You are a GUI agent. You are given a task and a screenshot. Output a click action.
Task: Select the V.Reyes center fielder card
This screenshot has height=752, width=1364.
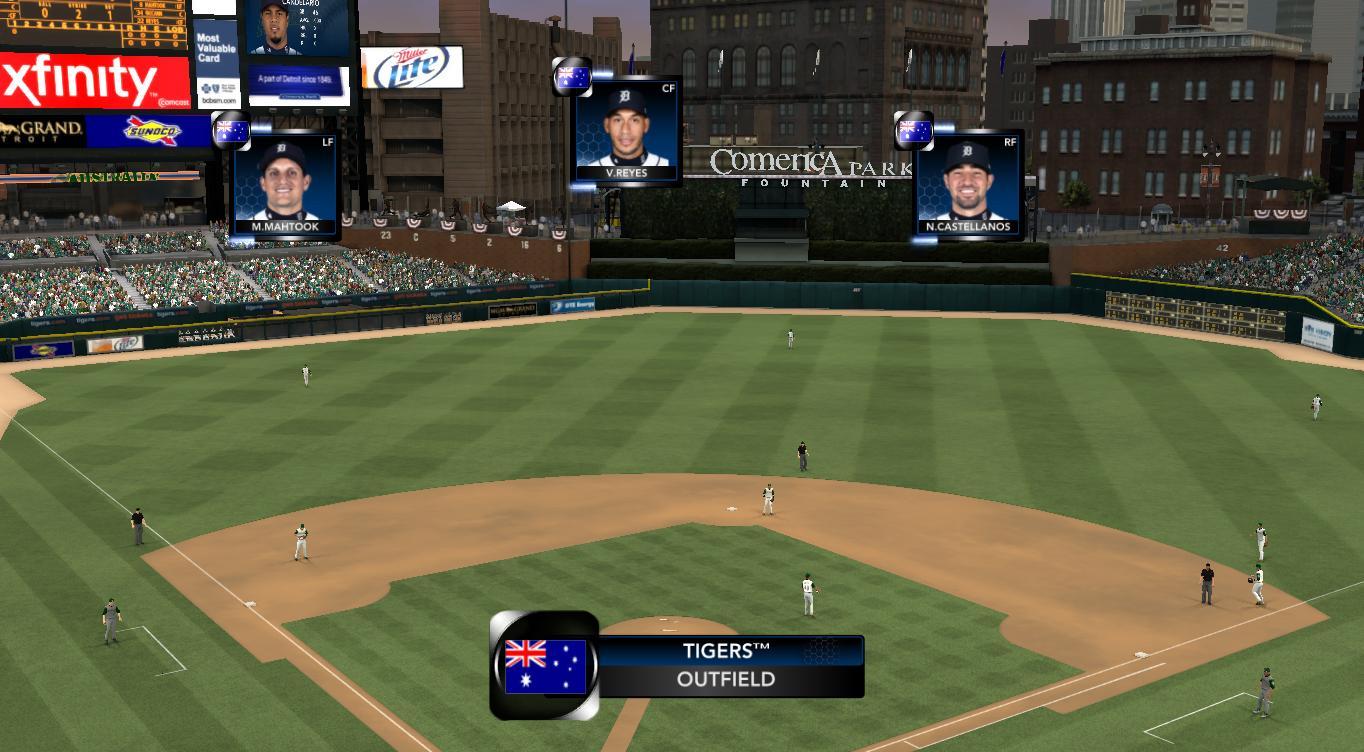click(x=627, y=131)
